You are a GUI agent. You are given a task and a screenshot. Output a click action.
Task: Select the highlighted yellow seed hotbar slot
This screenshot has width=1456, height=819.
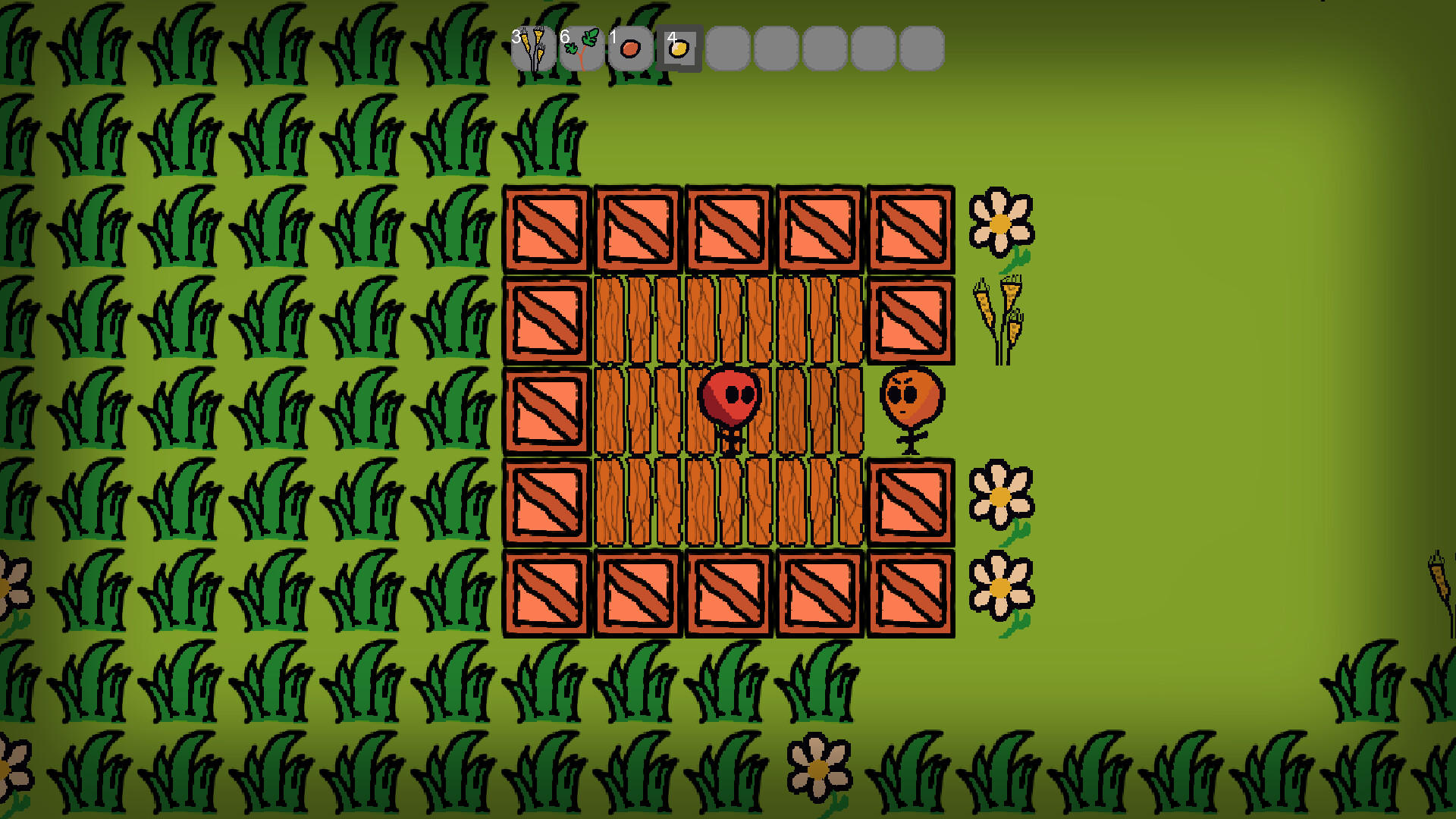tap(680, 47)
